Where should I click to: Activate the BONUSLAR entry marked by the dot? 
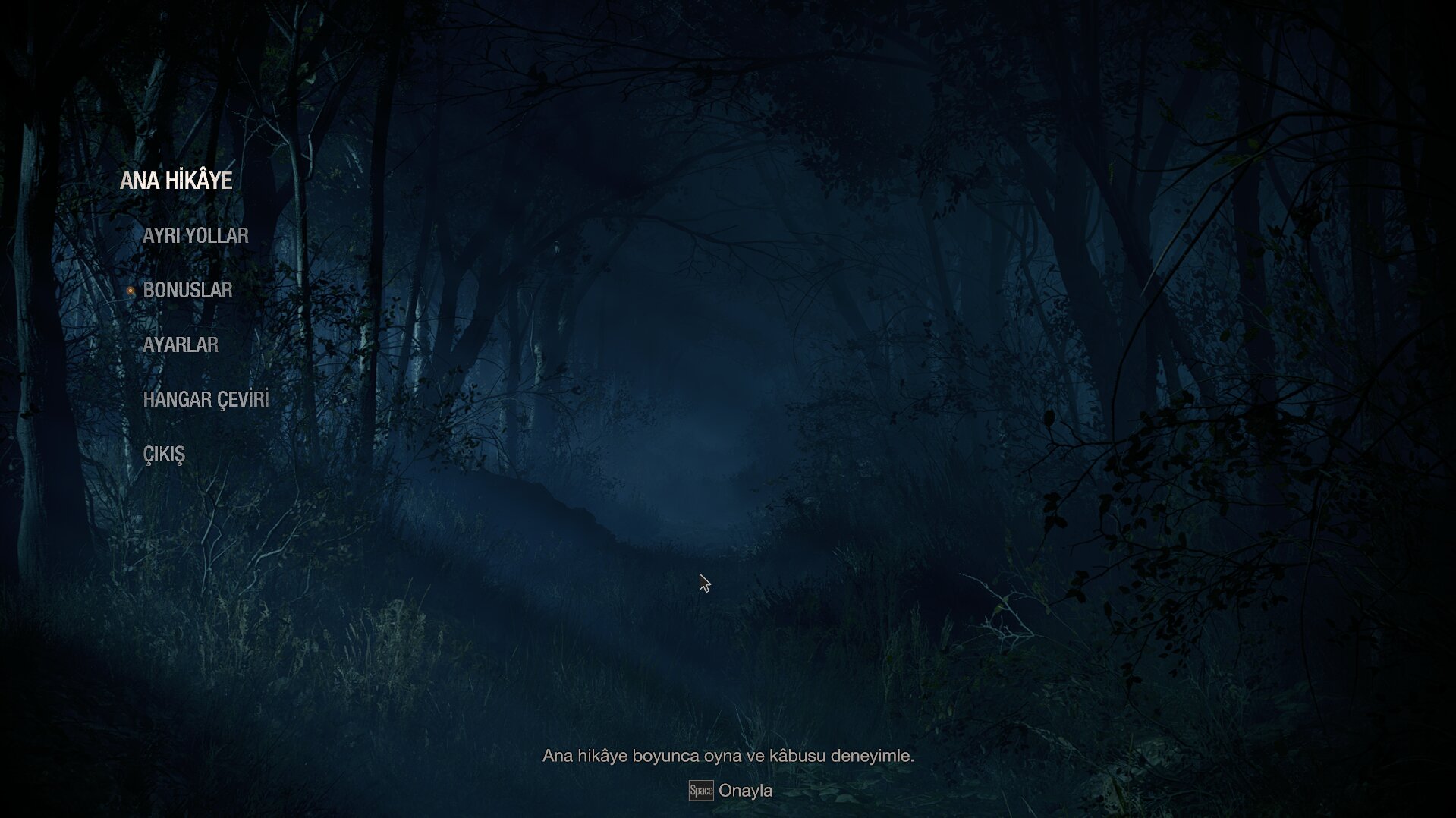point(188,290)
